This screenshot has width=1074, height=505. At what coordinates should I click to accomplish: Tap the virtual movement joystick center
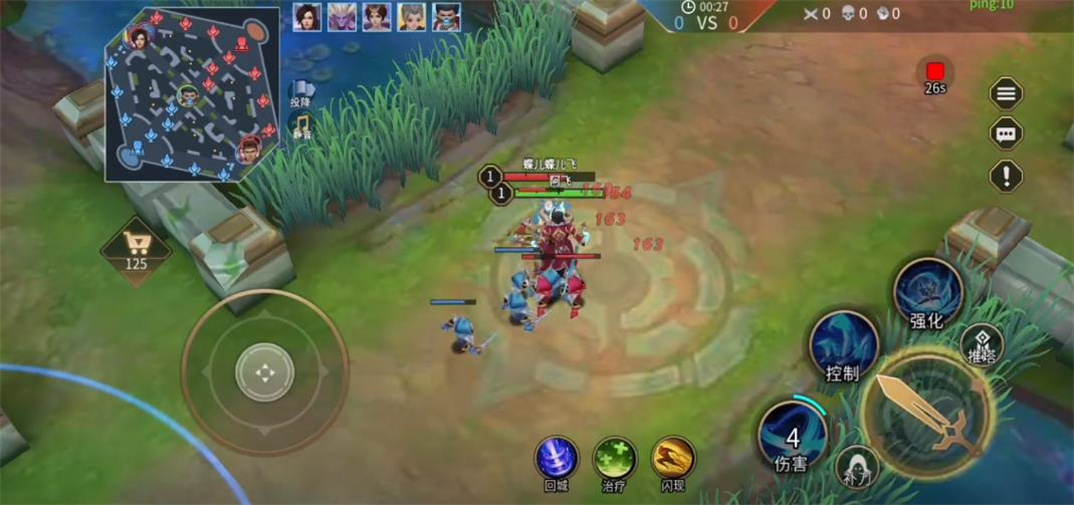[x=264, y=373]
